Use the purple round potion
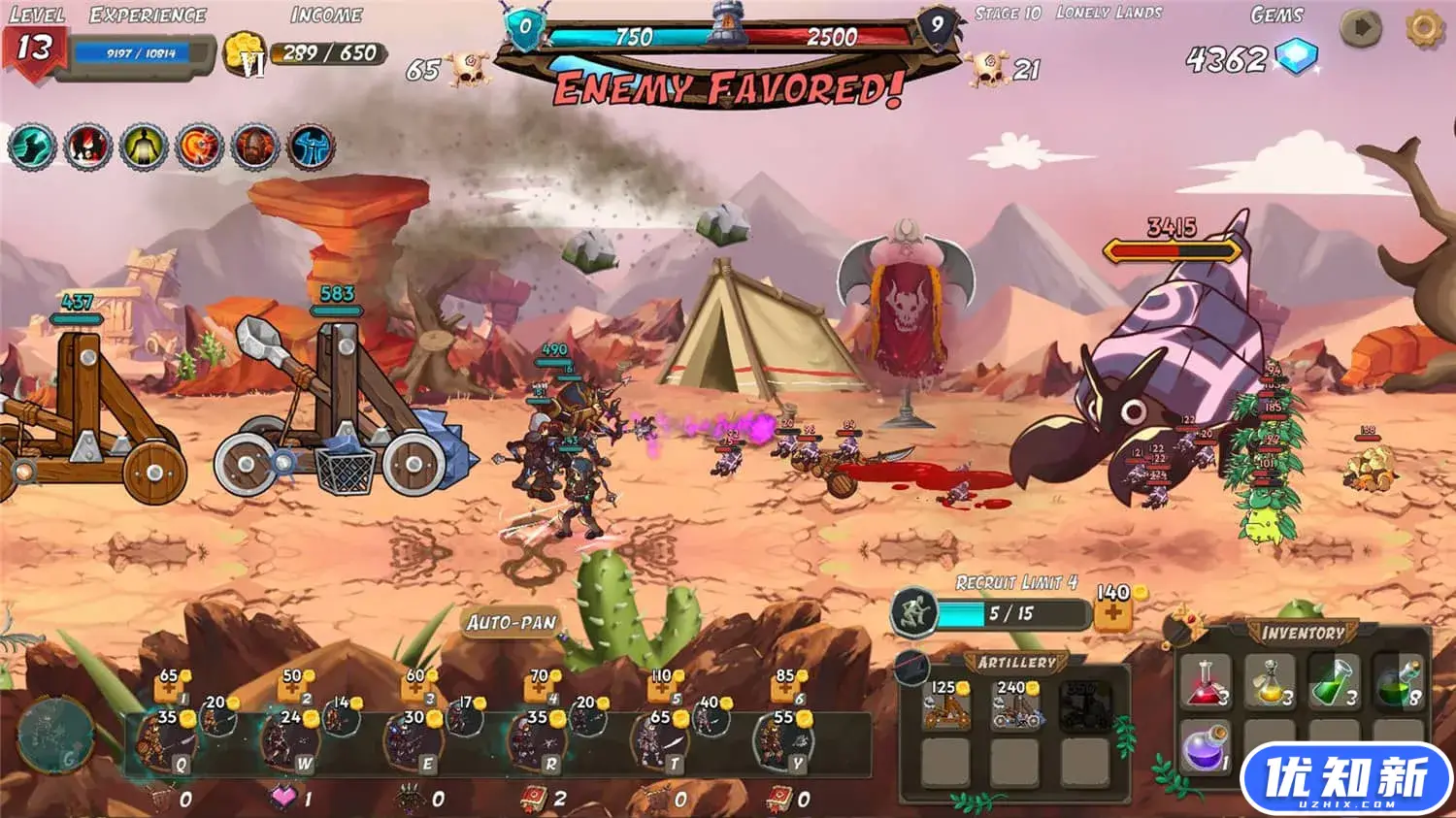Image resolution: width=1456 pixels, height=818 pixels. coord(1204,748)
